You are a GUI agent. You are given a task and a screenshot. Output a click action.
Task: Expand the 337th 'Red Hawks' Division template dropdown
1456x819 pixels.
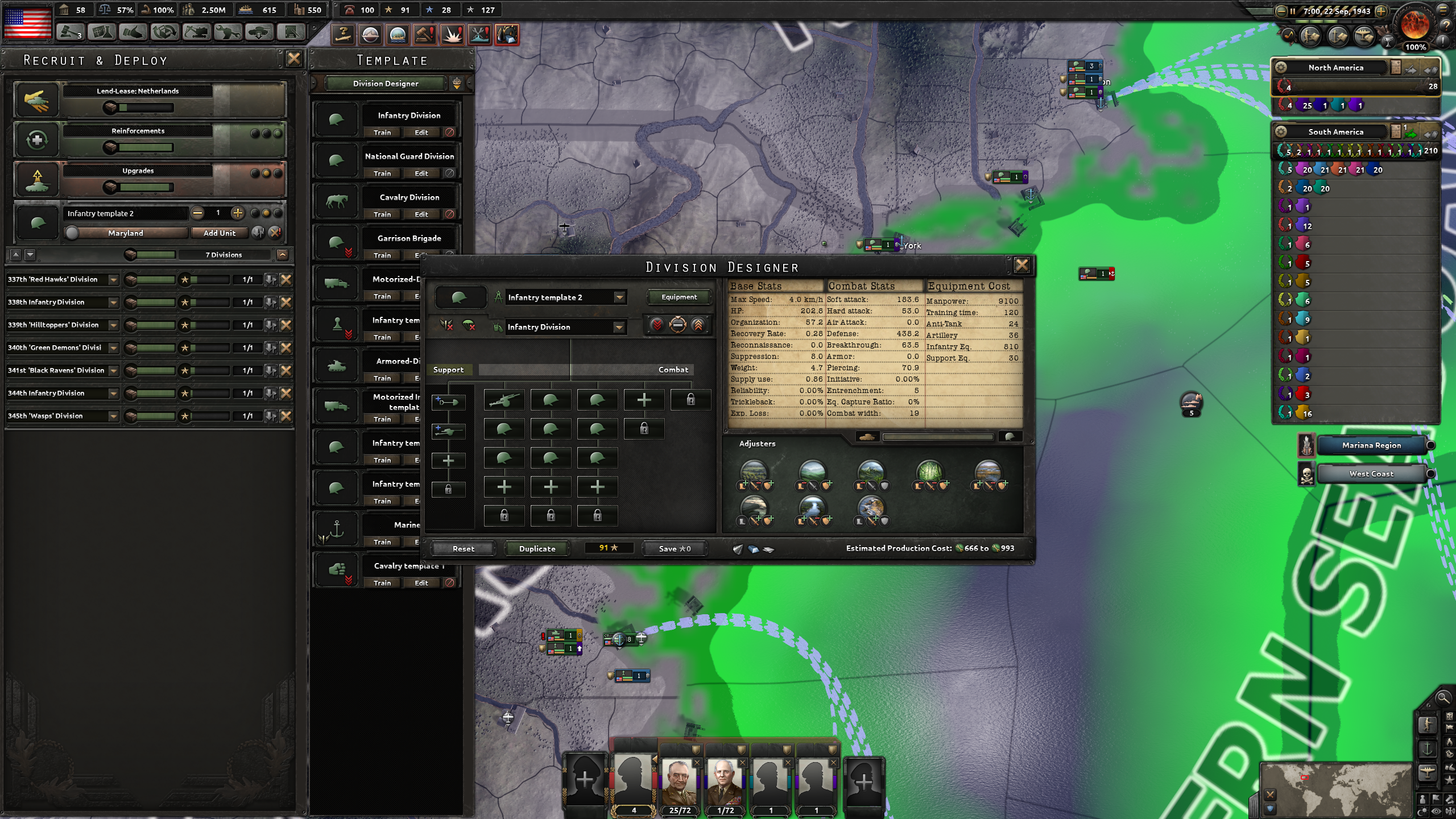click(112, 279)
